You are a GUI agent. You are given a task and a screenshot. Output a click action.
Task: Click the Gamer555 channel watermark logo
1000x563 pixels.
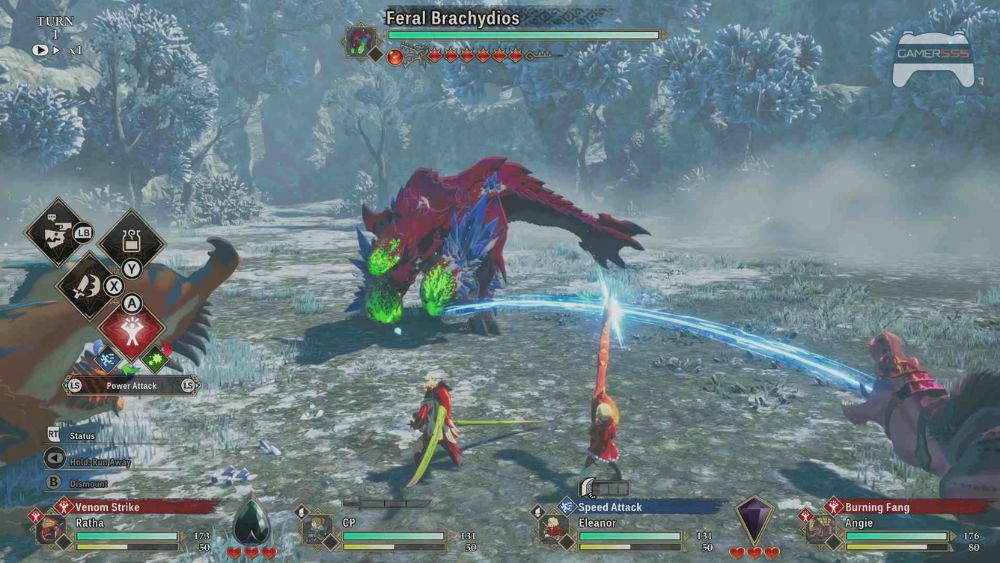[x=931, y=58]
